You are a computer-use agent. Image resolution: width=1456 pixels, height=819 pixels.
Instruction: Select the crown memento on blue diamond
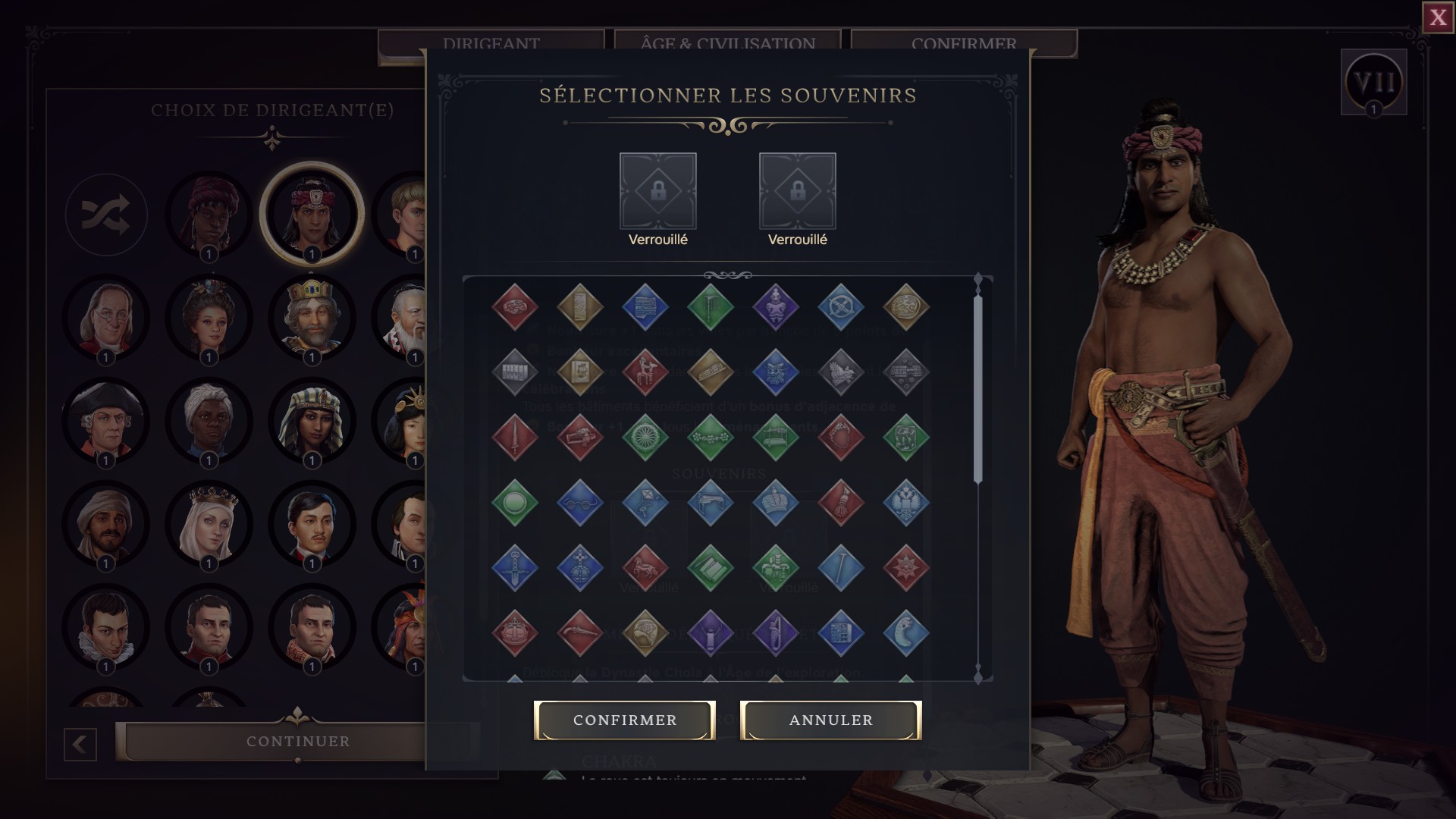[776, 500]
